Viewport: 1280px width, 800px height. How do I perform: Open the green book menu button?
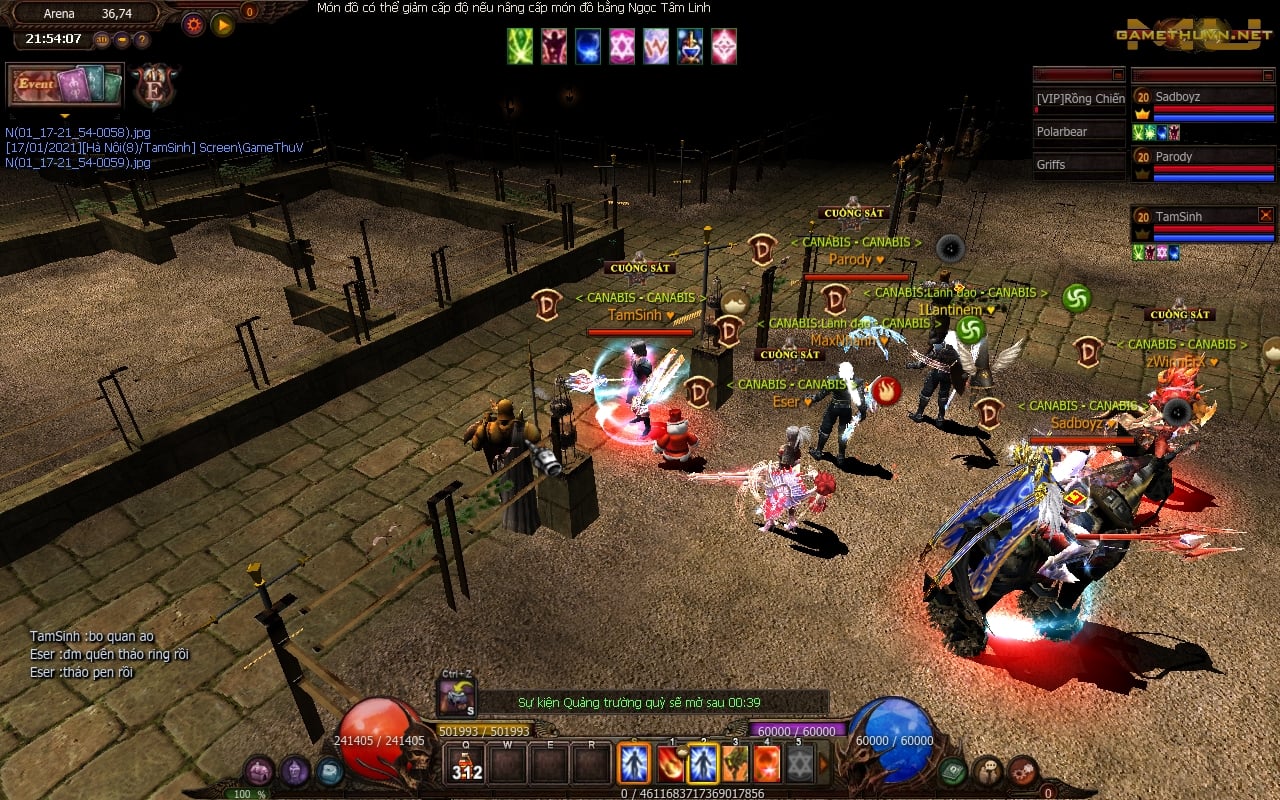[x=952, y=771]
